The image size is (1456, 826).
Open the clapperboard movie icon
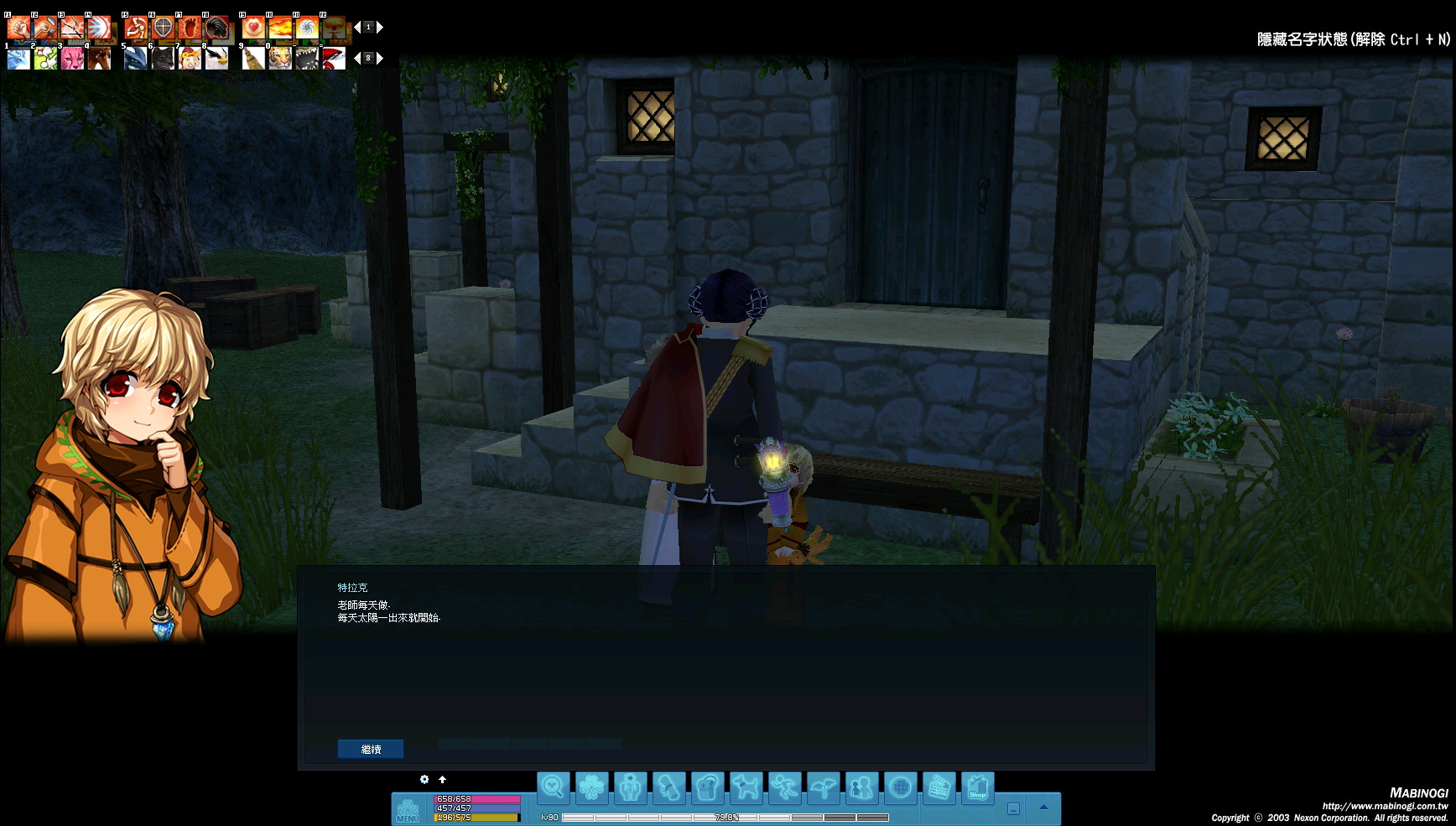(939, 788)
